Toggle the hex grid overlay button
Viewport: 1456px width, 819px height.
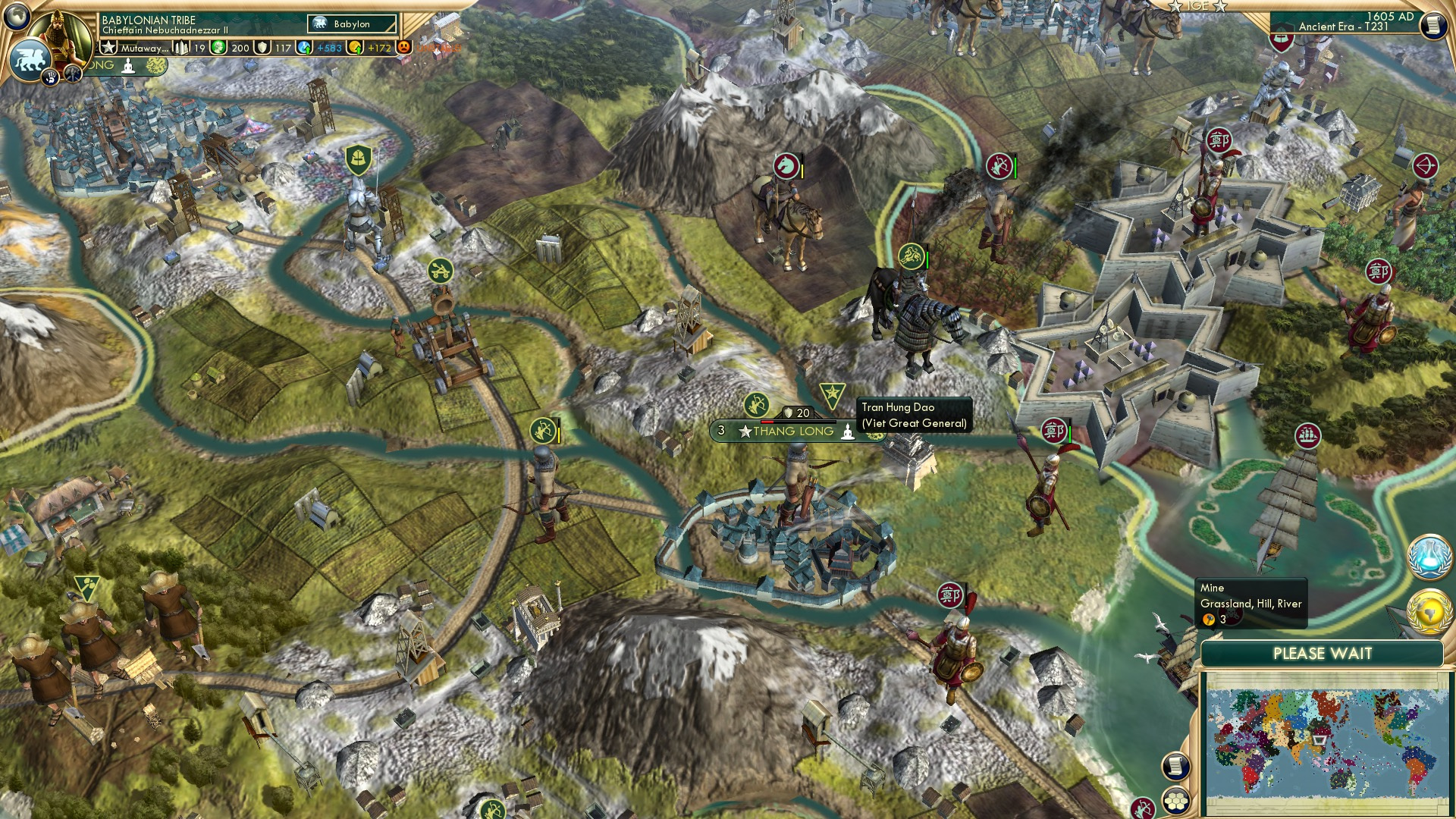pos(1176,801)
